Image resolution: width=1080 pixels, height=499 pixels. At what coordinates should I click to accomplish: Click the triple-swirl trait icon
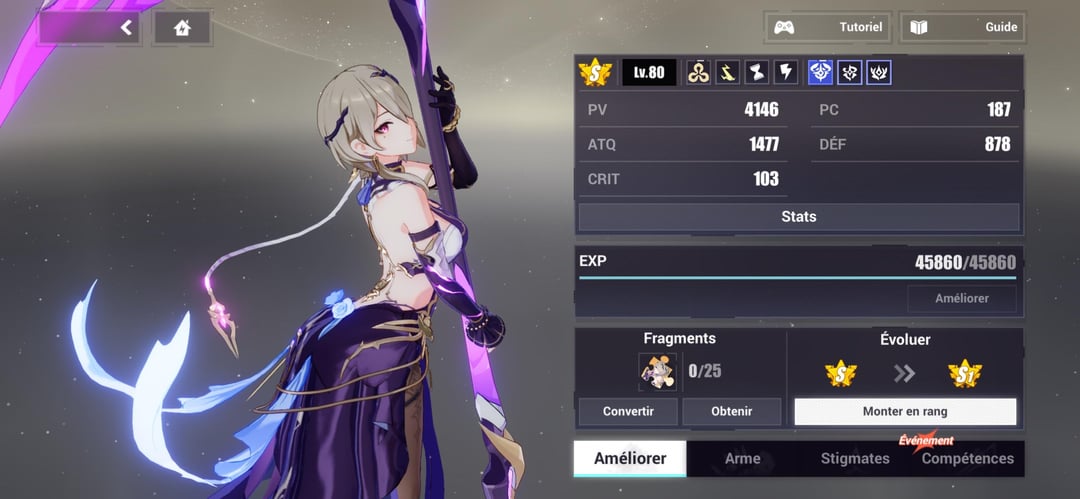pos(699,72)
